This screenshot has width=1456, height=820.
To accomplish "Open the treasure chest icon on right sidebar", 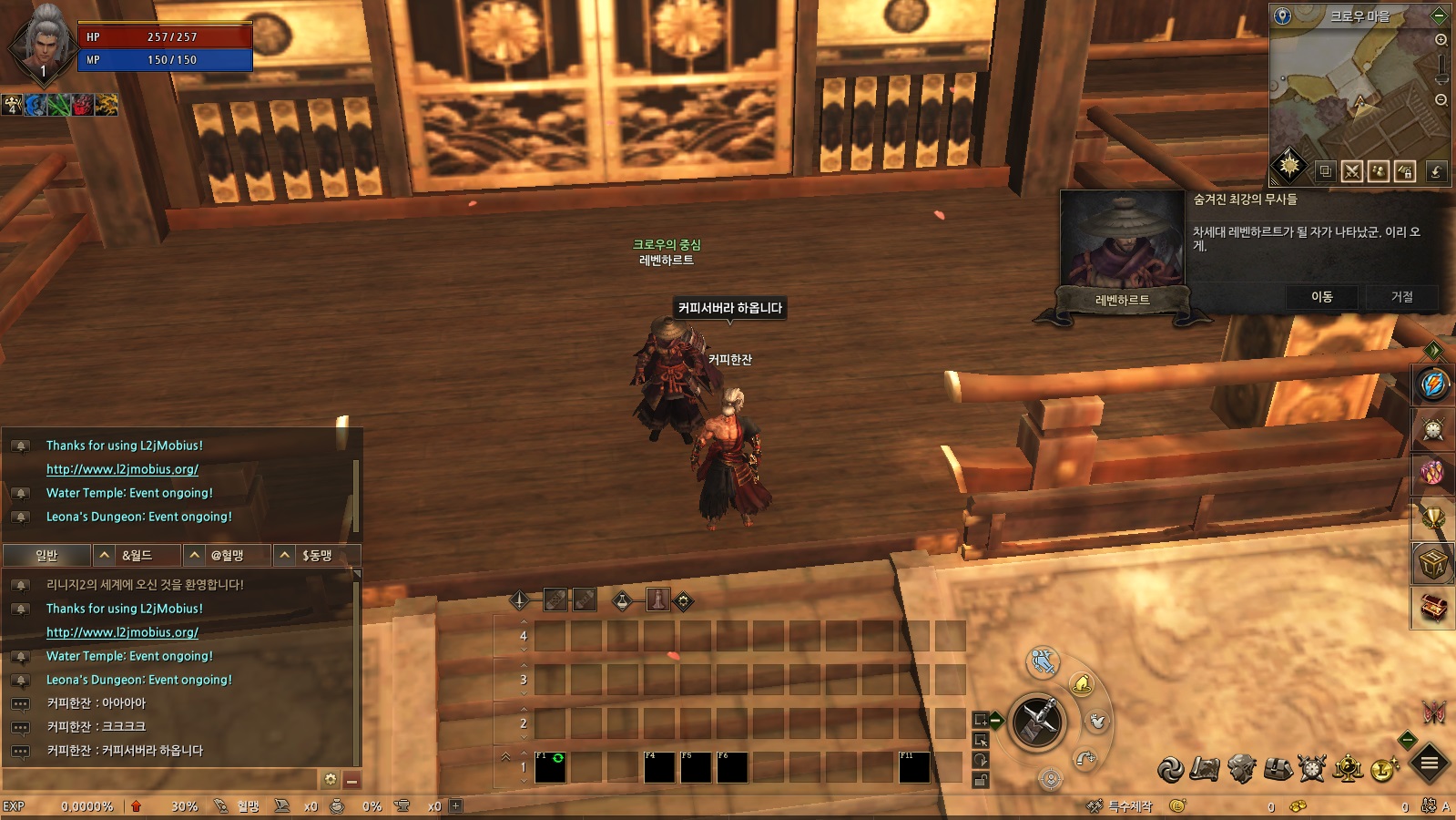I will [x=1433, y=608].
